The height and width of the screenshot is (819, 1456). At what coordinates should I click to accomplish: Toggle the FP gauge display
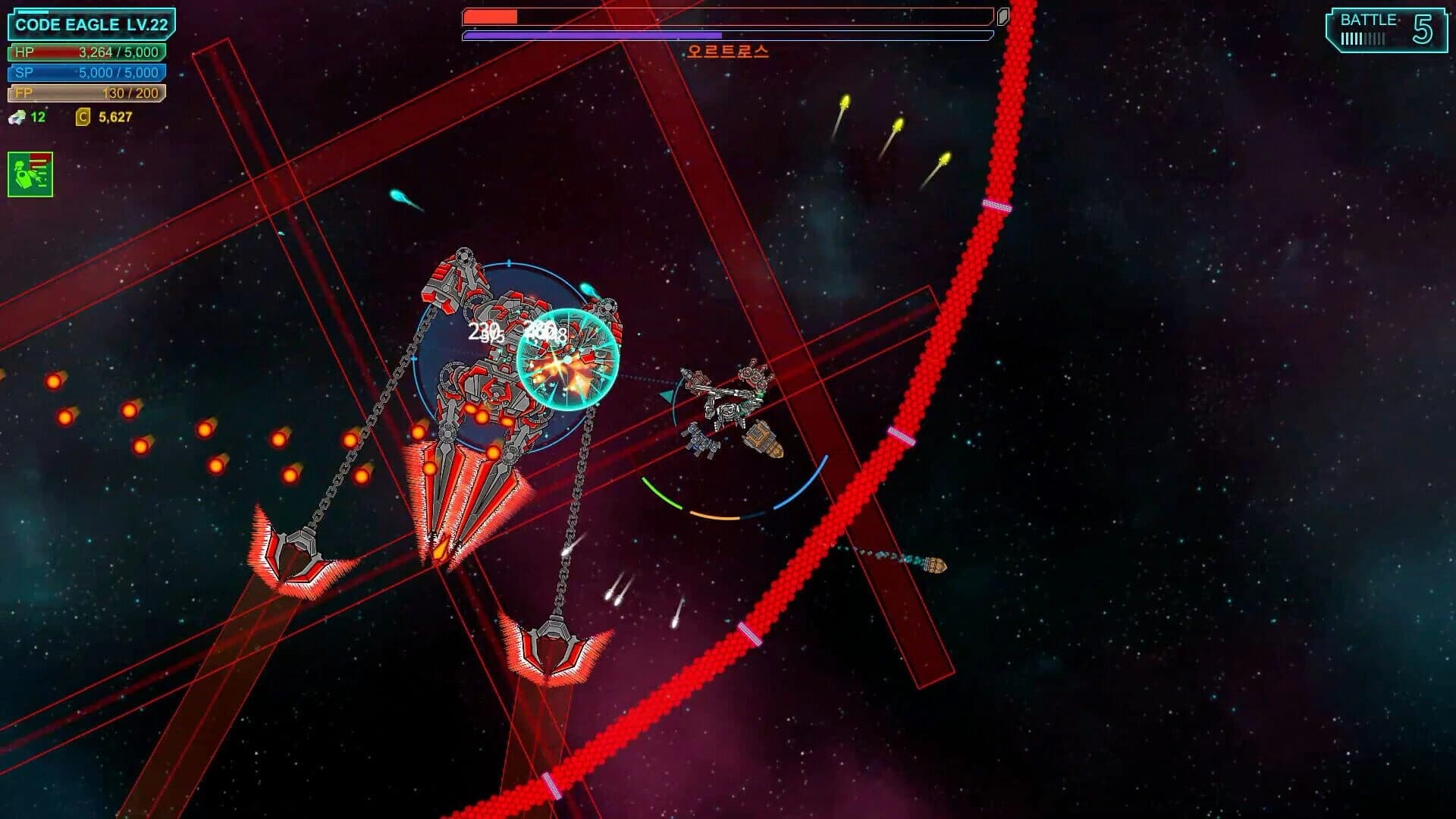coord(87,93)
